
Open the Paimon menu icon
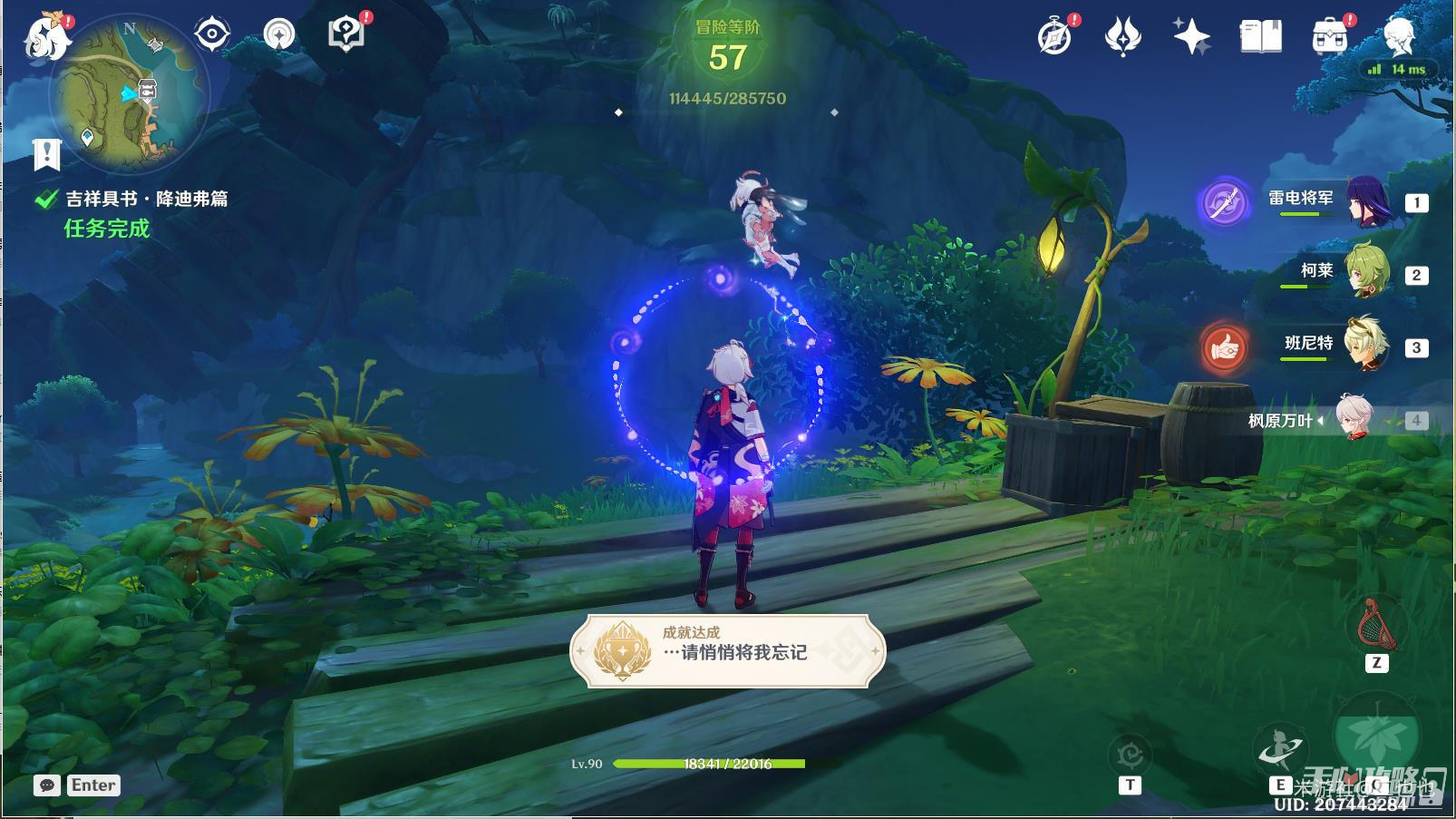coord(47,36)
